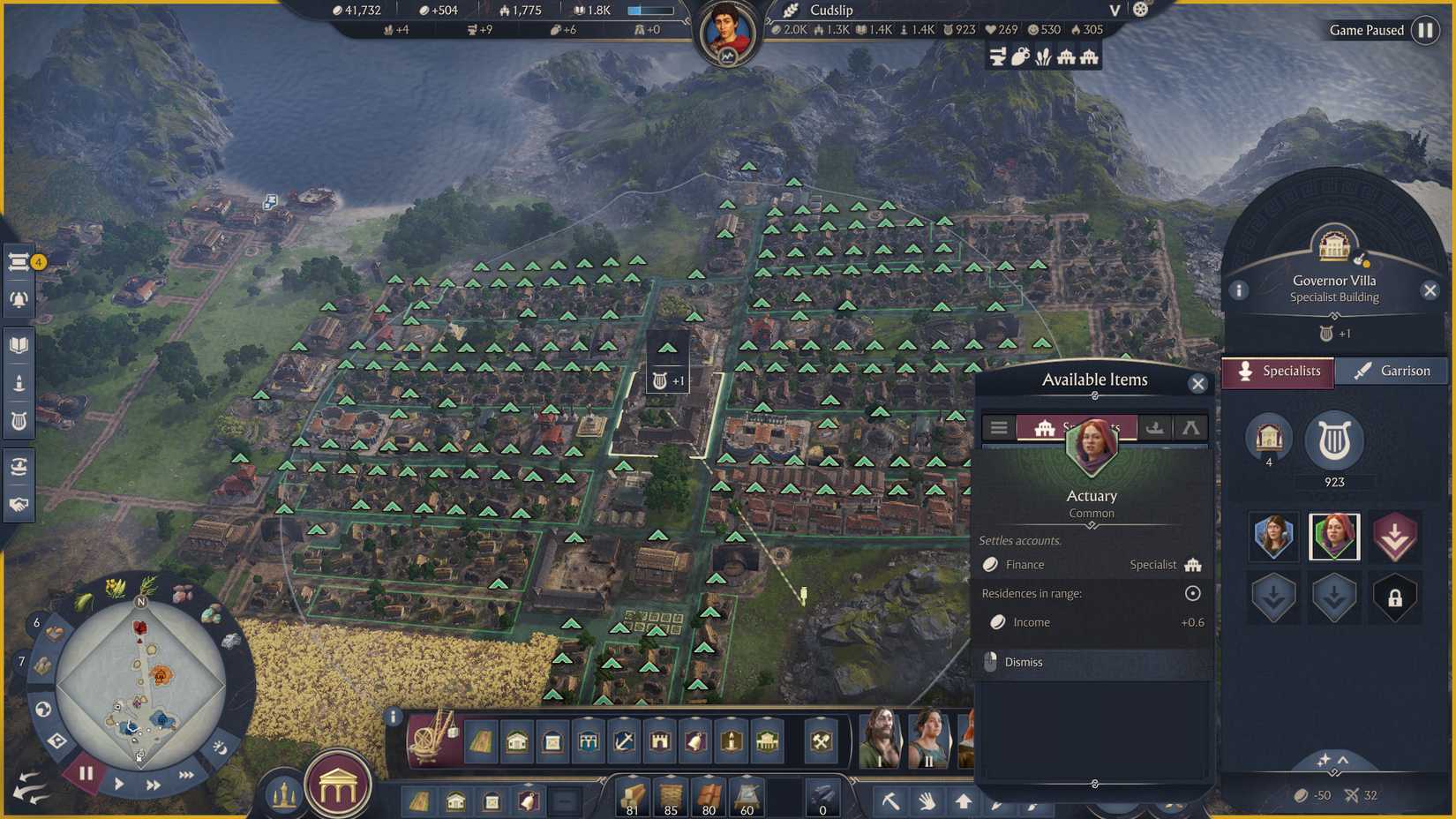
Task: Select the anchor harbor category in the build menu
Action: [x=622, y=741]
